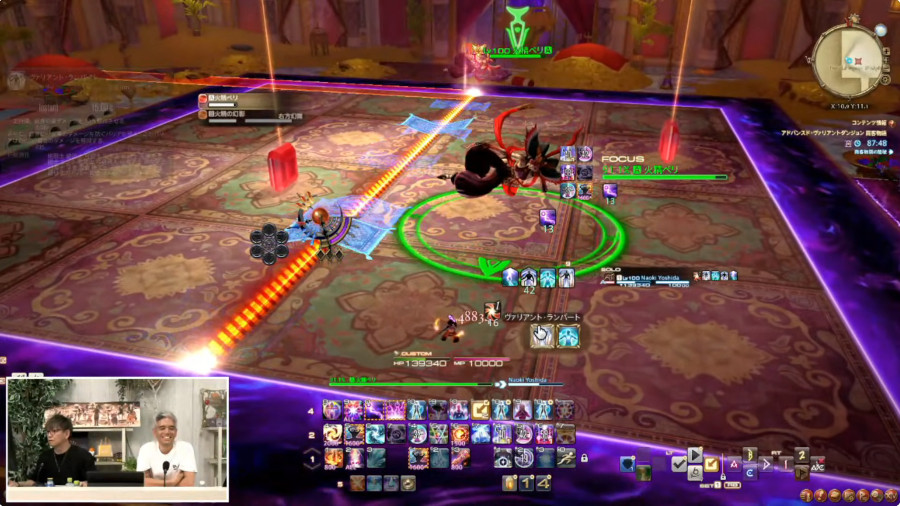This screenshot has width=900, height=506.
Task: Click the hotbar number 1 cycle arrows
Action: click(x=310, y=458)
